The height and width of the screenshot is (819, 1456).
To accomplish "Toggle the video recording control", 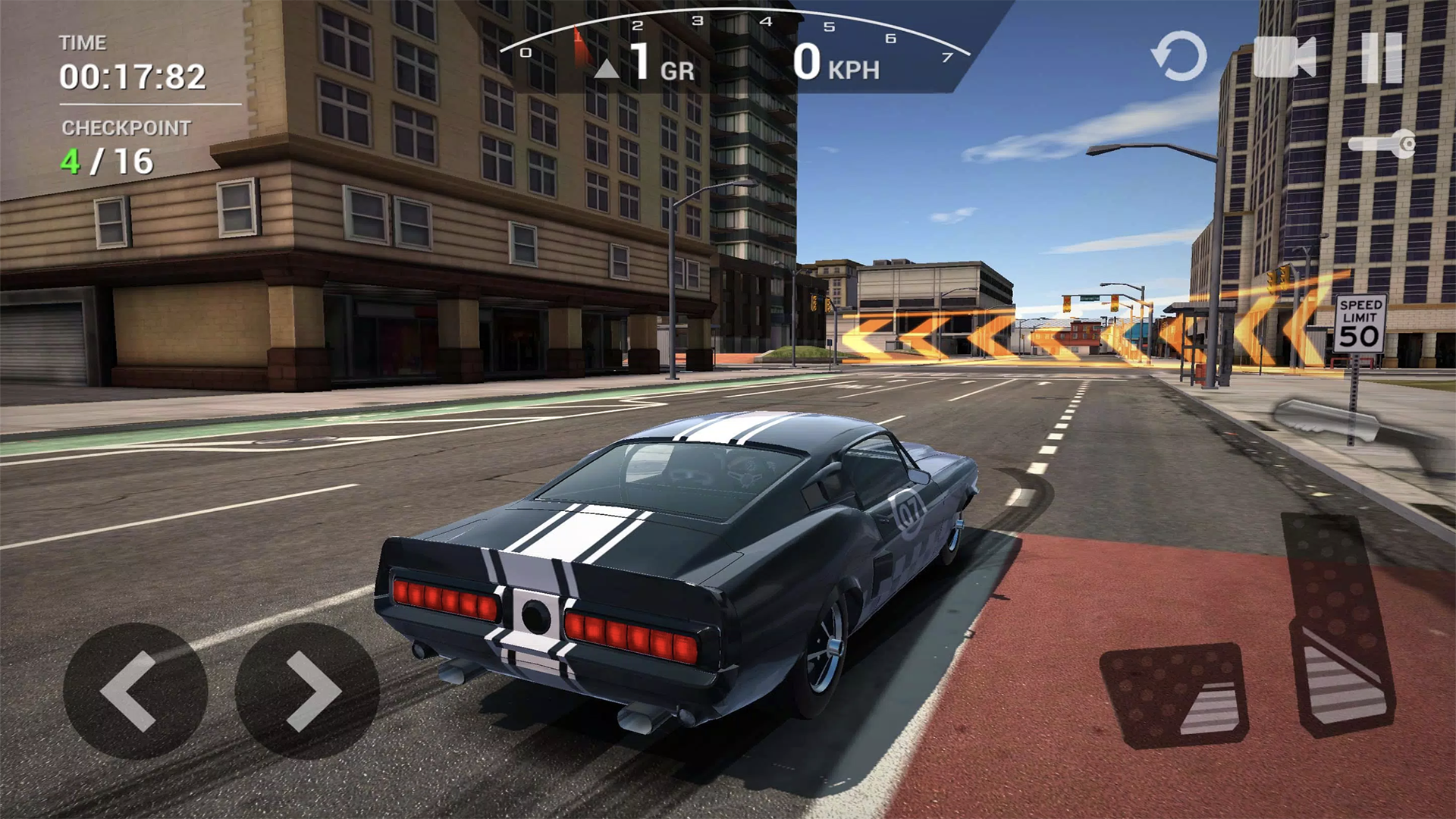I will click(x=1287, y=58).
